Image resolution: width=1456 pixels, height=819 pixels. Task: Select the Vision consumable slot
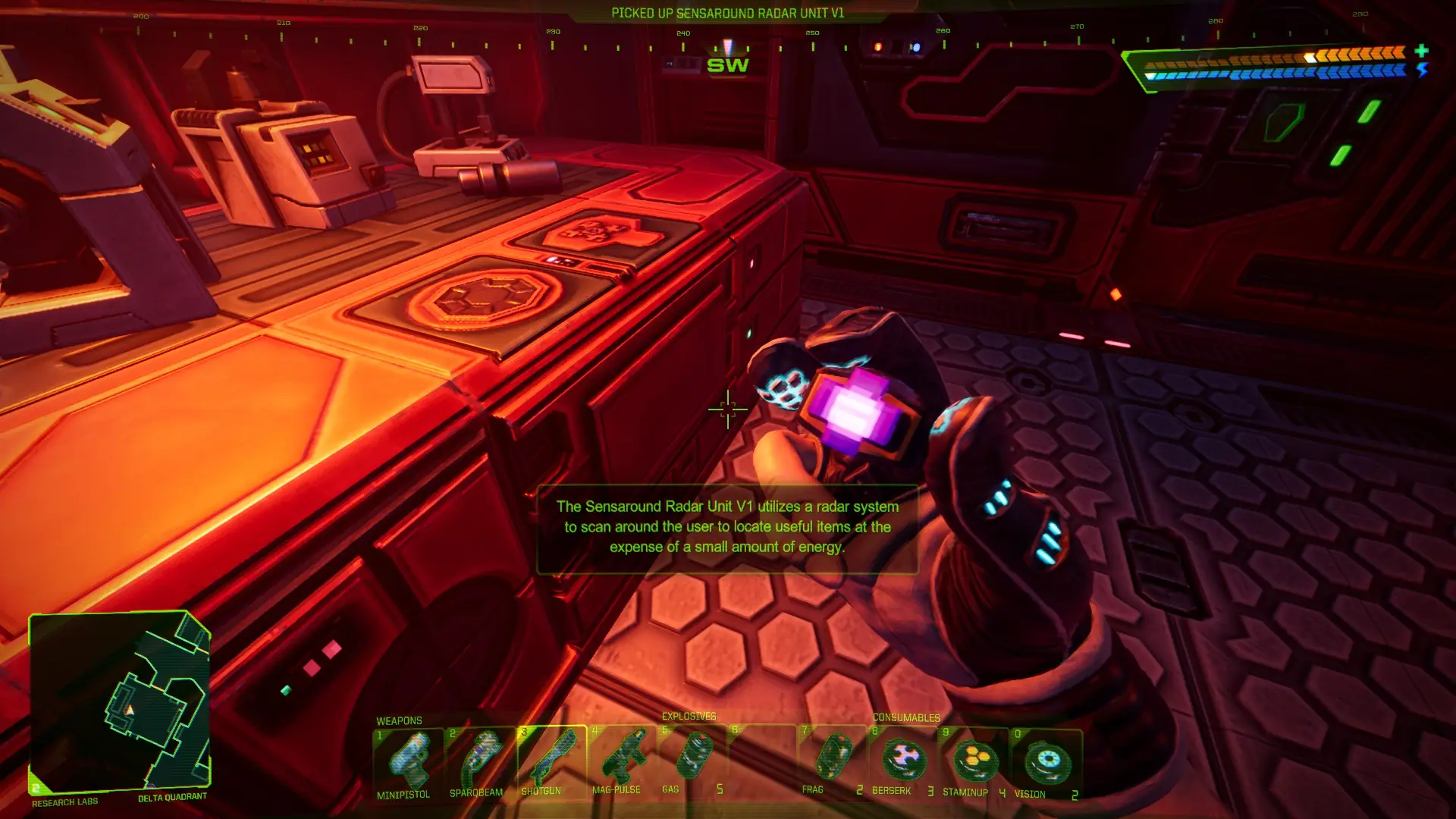[x=1046, y=761]
